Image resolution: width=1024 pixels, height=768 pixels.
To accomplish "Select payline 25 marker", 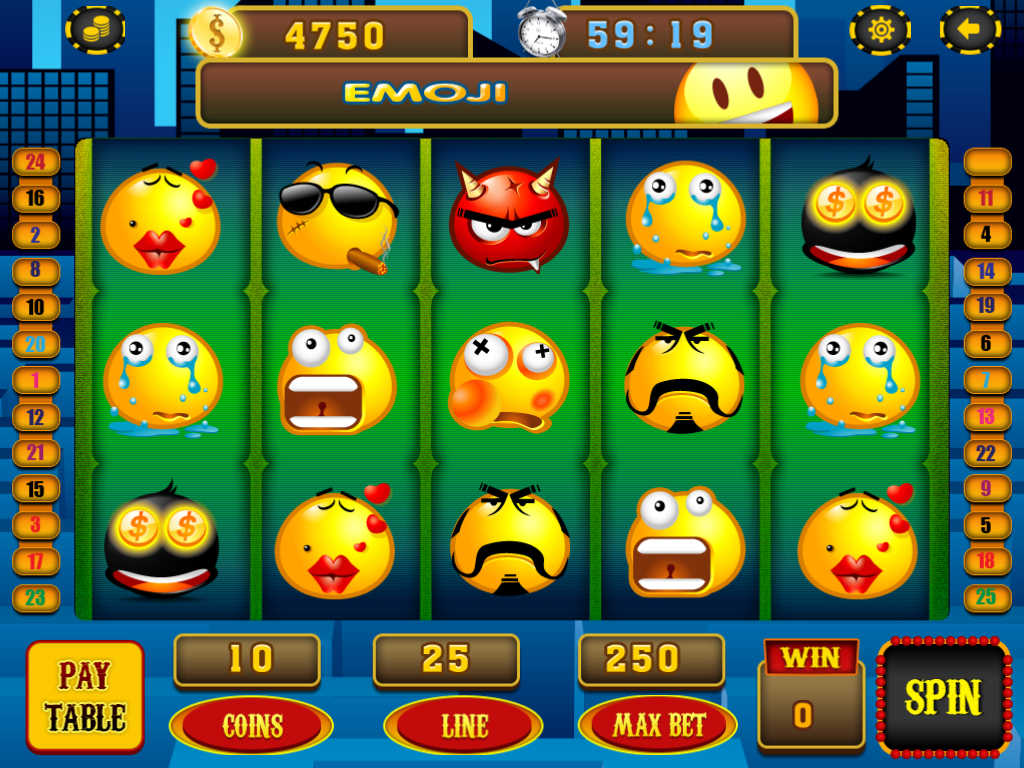I will [x=986, y=598].
